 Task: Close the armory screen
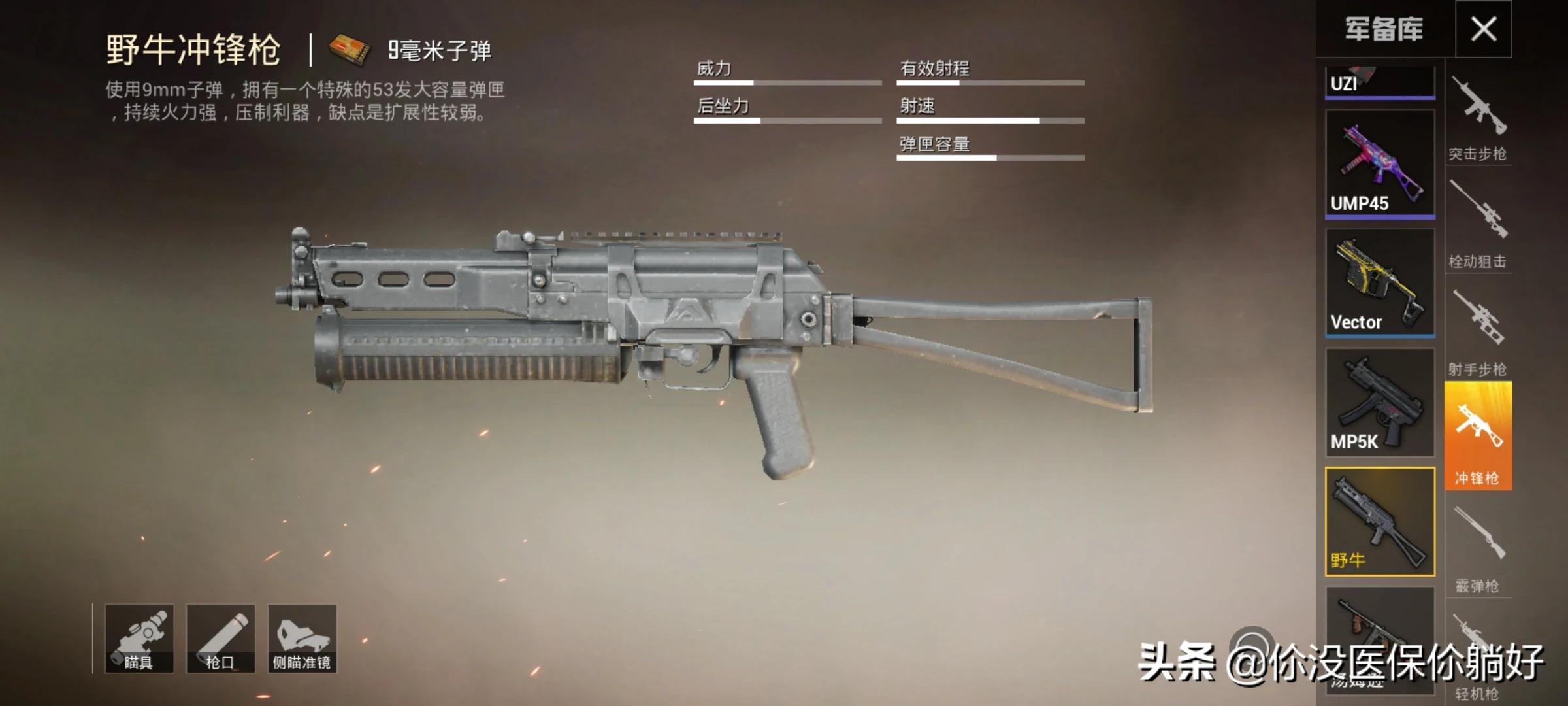(1483, 29)
